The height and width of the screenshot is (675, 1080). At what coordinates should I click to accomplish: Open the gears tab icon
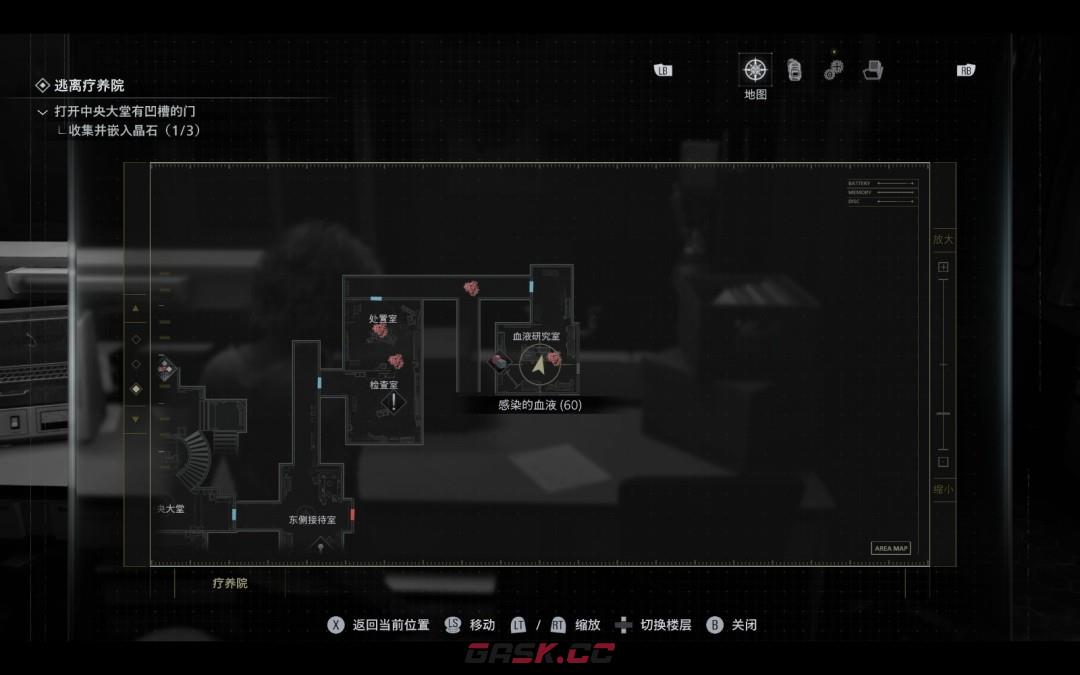833,70
